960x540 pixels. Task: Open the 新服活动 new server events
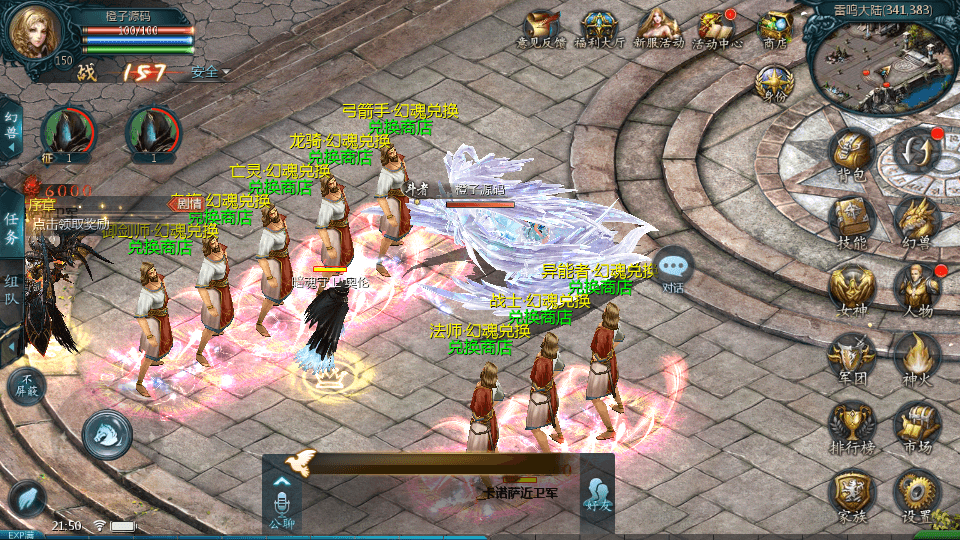point(658,26)
